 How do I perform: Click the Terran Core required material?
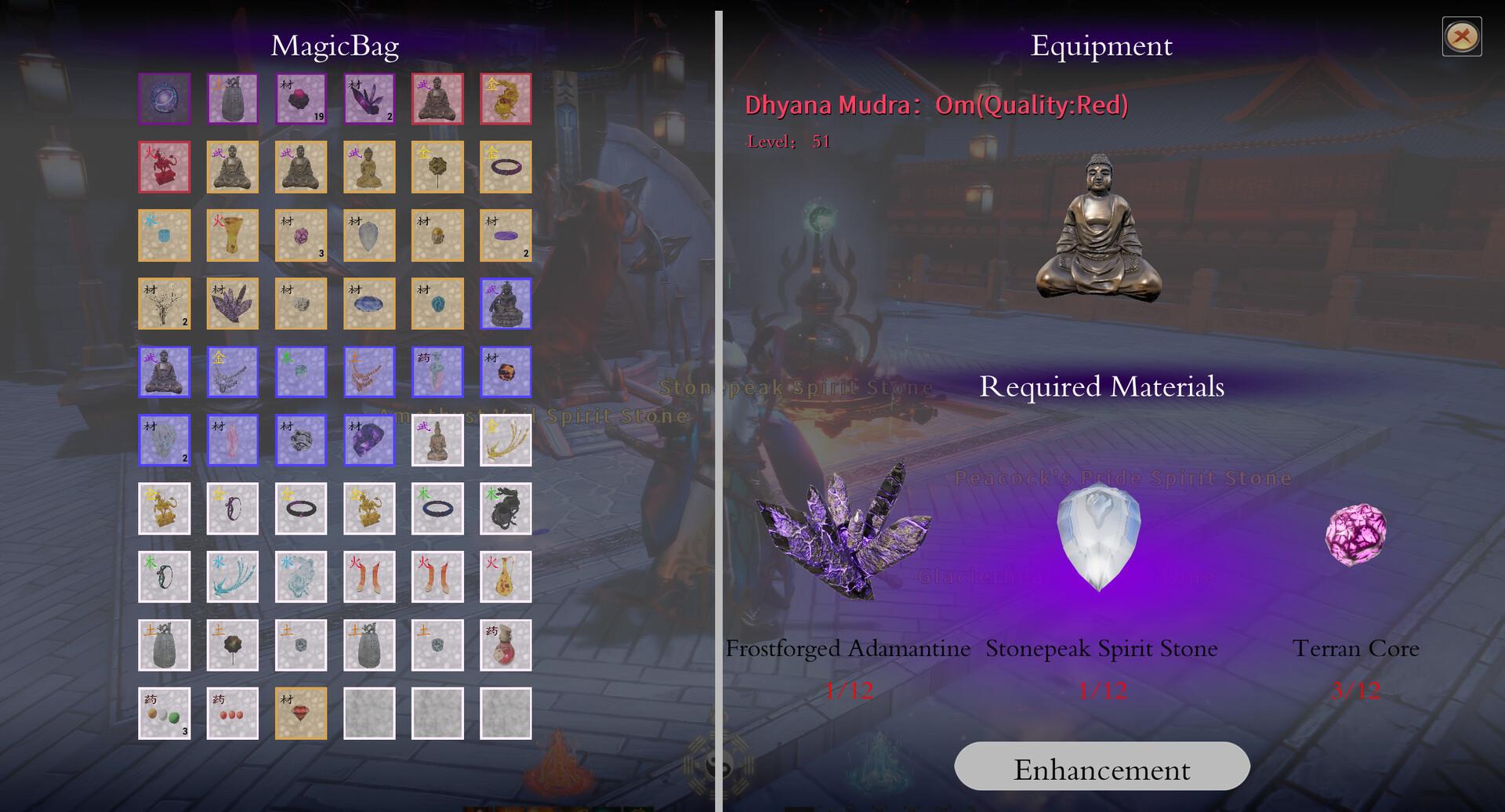tap(1355, 535)
